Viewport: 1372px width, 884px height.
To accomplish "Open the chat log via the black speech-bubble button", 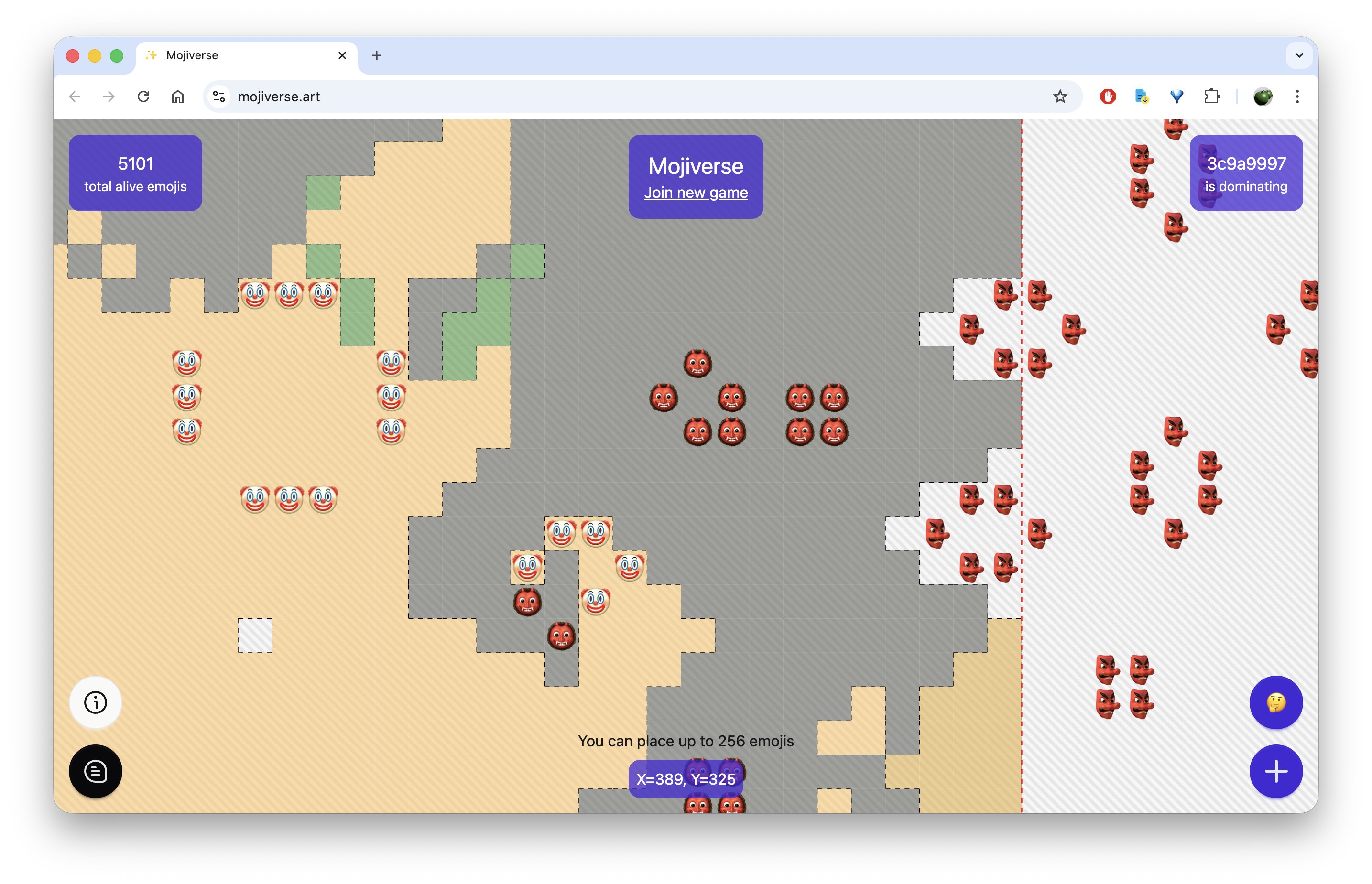I will click(x=95, y=772).
